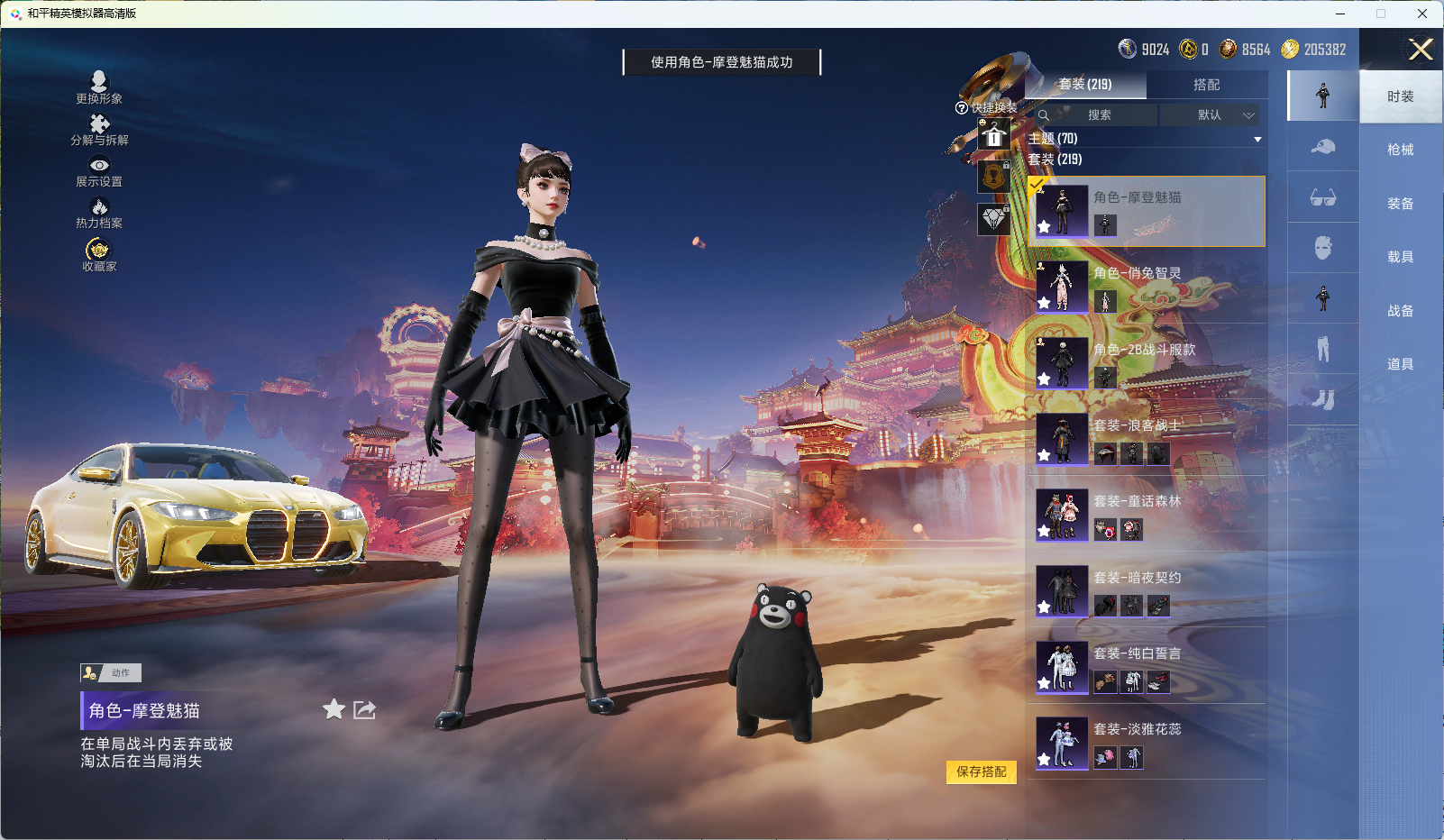Select the socks/footwear category icon
This screenshot has height=840, width=1444.
[x=1322, y=399]
